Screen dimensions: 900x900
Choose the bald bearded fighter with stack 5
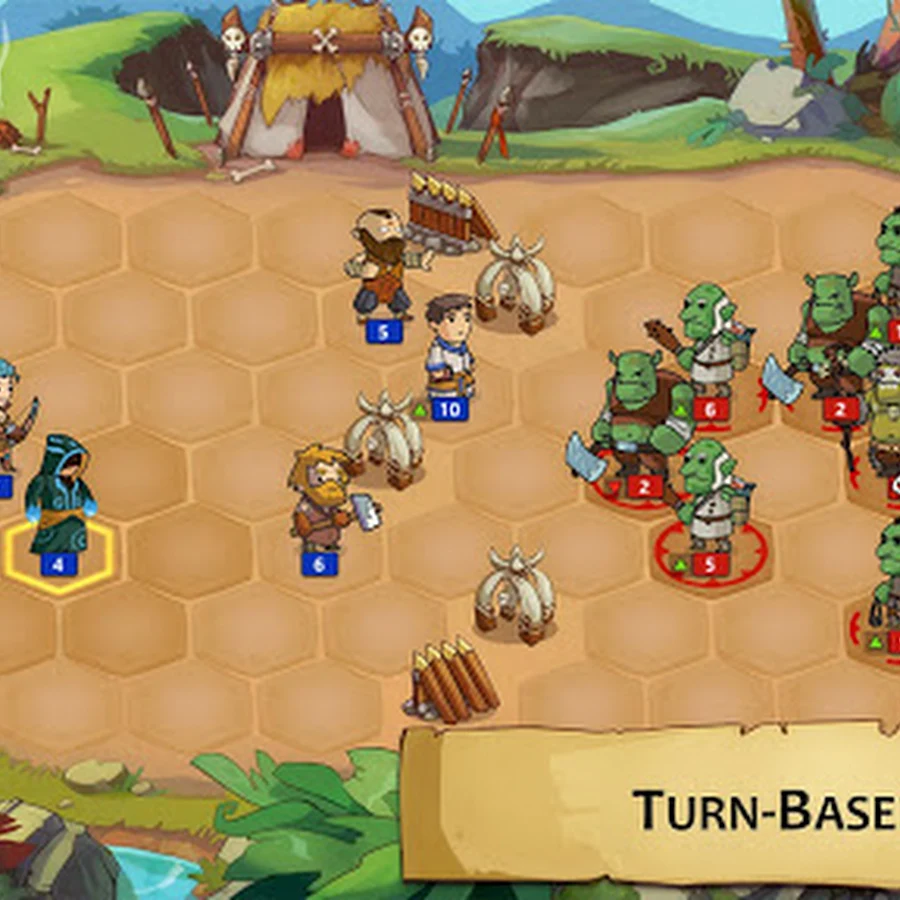(380, 265)
